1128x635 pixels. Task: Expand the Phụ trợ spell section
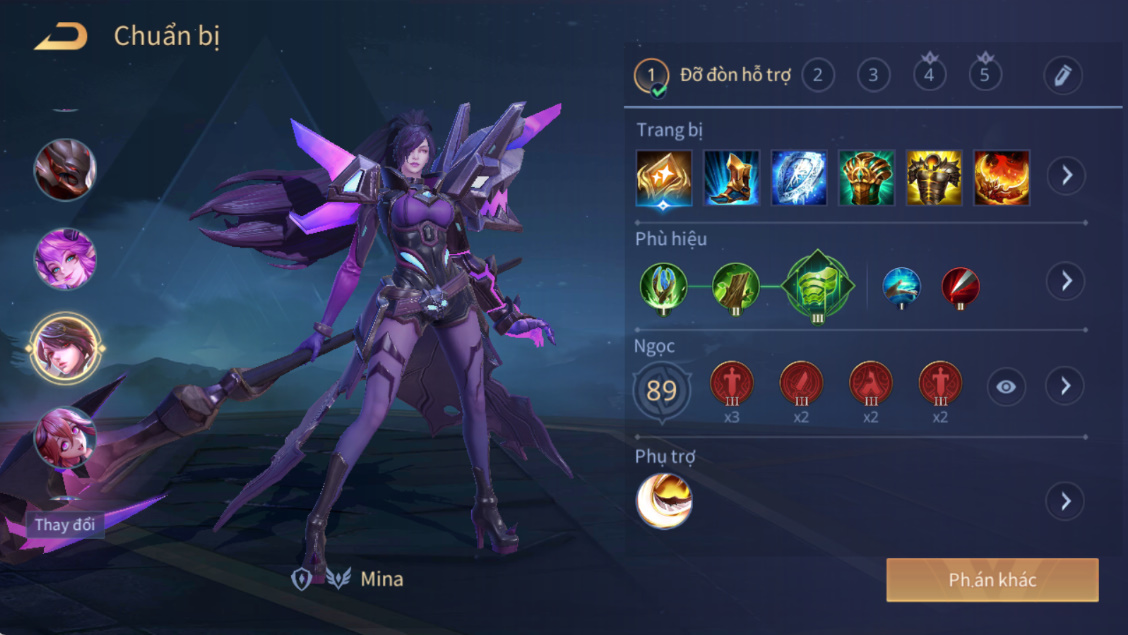click(1066, 500)
